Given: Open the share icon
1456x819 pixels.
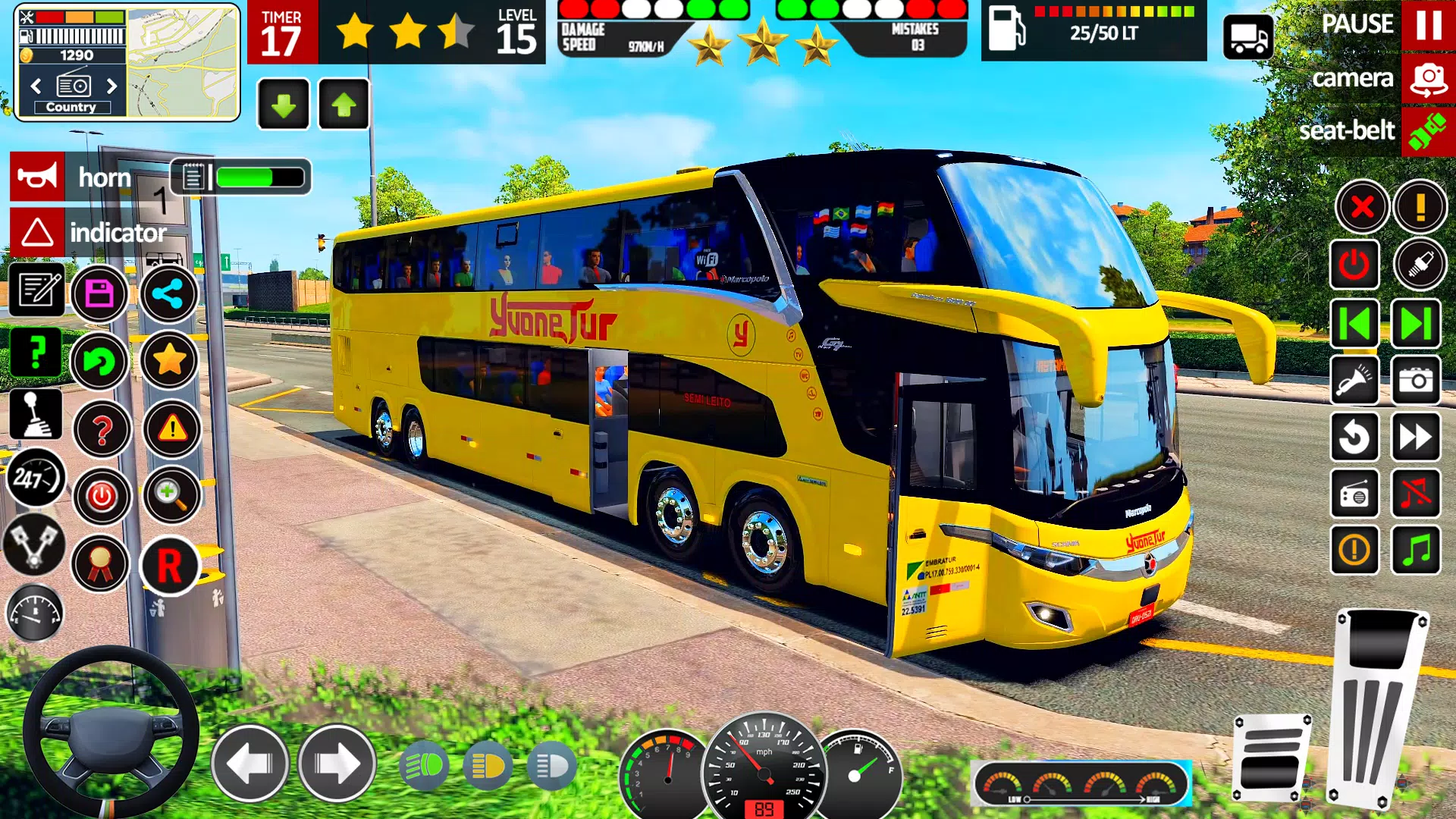Looking at the screenshot, I should tap(168, 293).
